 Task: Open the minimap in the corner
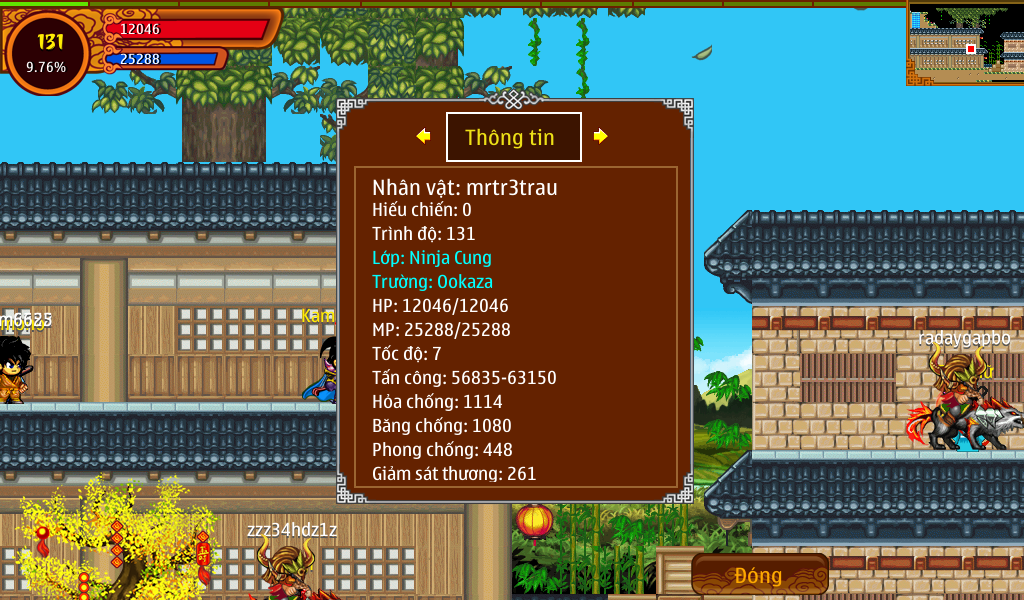tap(964, 44)
